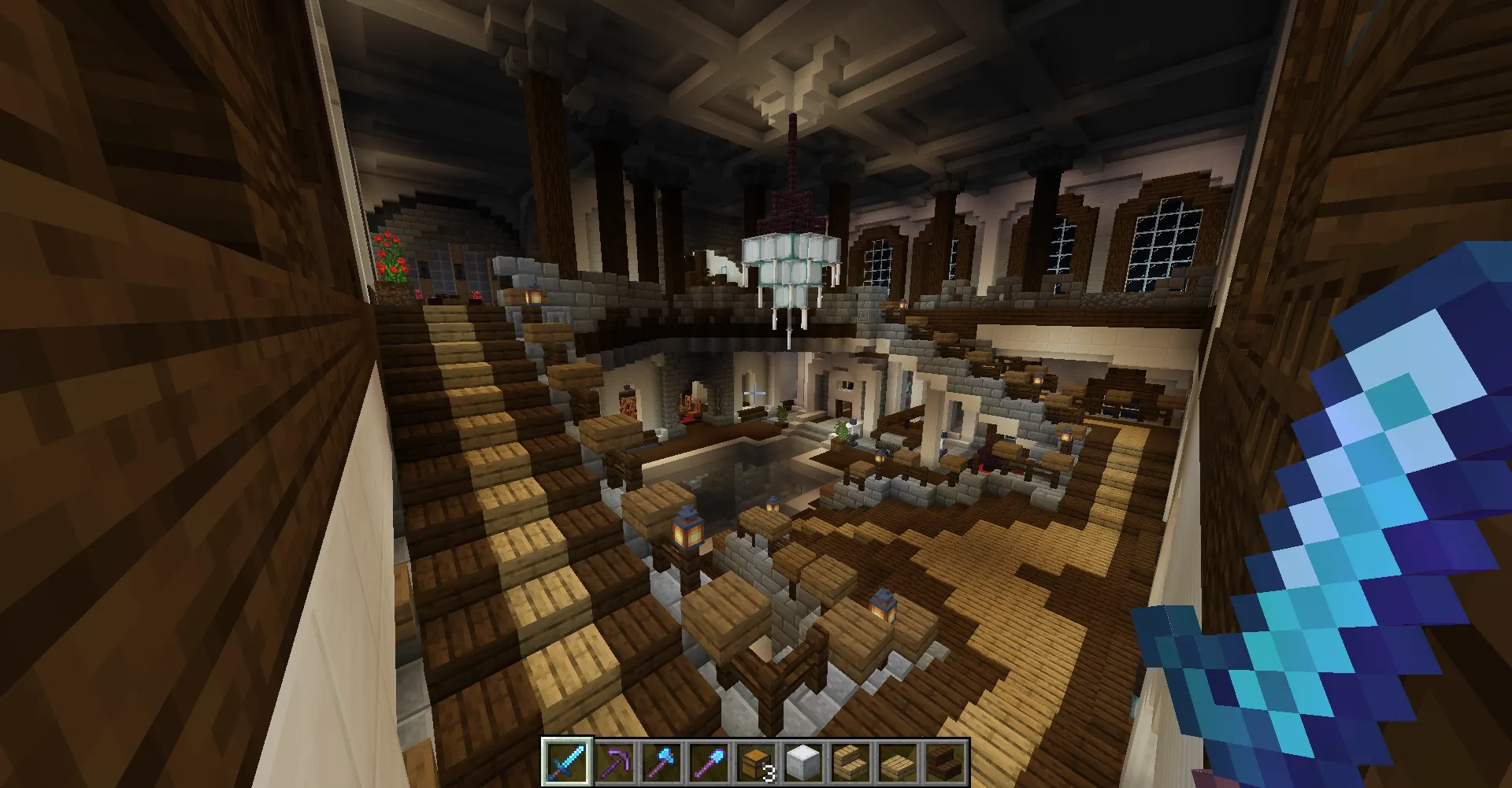Select the diamond axe hotbar slot
Viewport: 1512px width, 788px height.
tap(661, 762)
